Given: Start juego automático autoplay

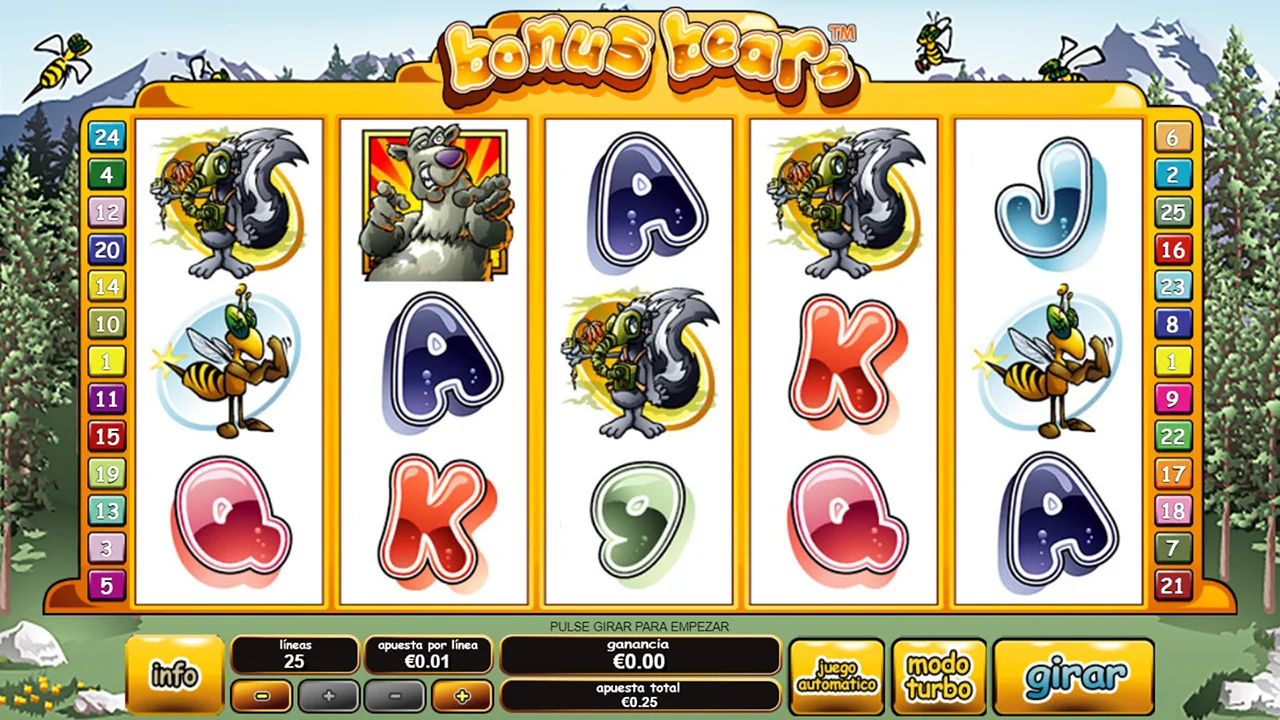Looking at the screenshot, I should 837,677.
